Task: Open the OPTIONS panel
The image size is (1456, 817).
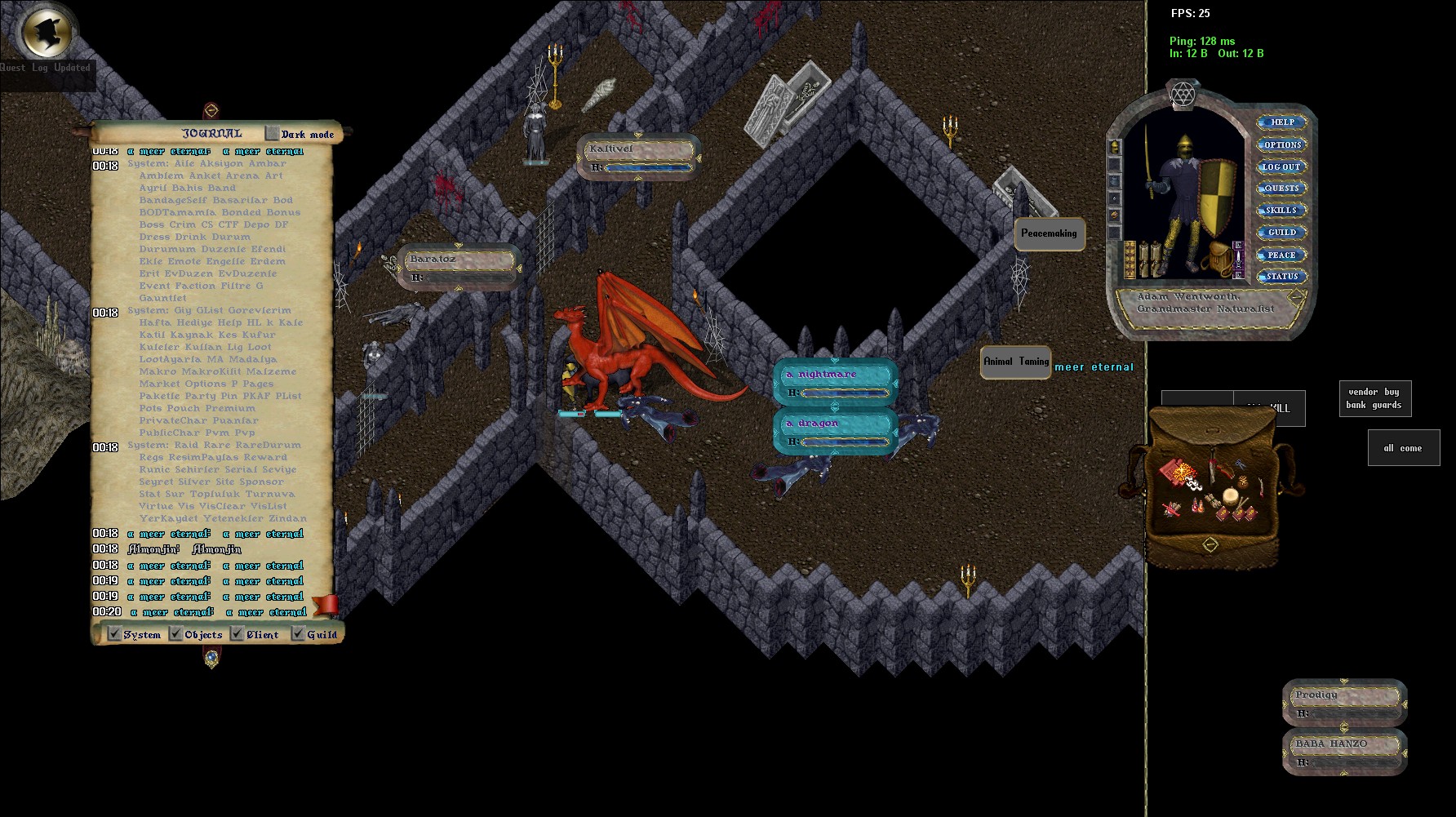Action: click(x=1281, y=144)
